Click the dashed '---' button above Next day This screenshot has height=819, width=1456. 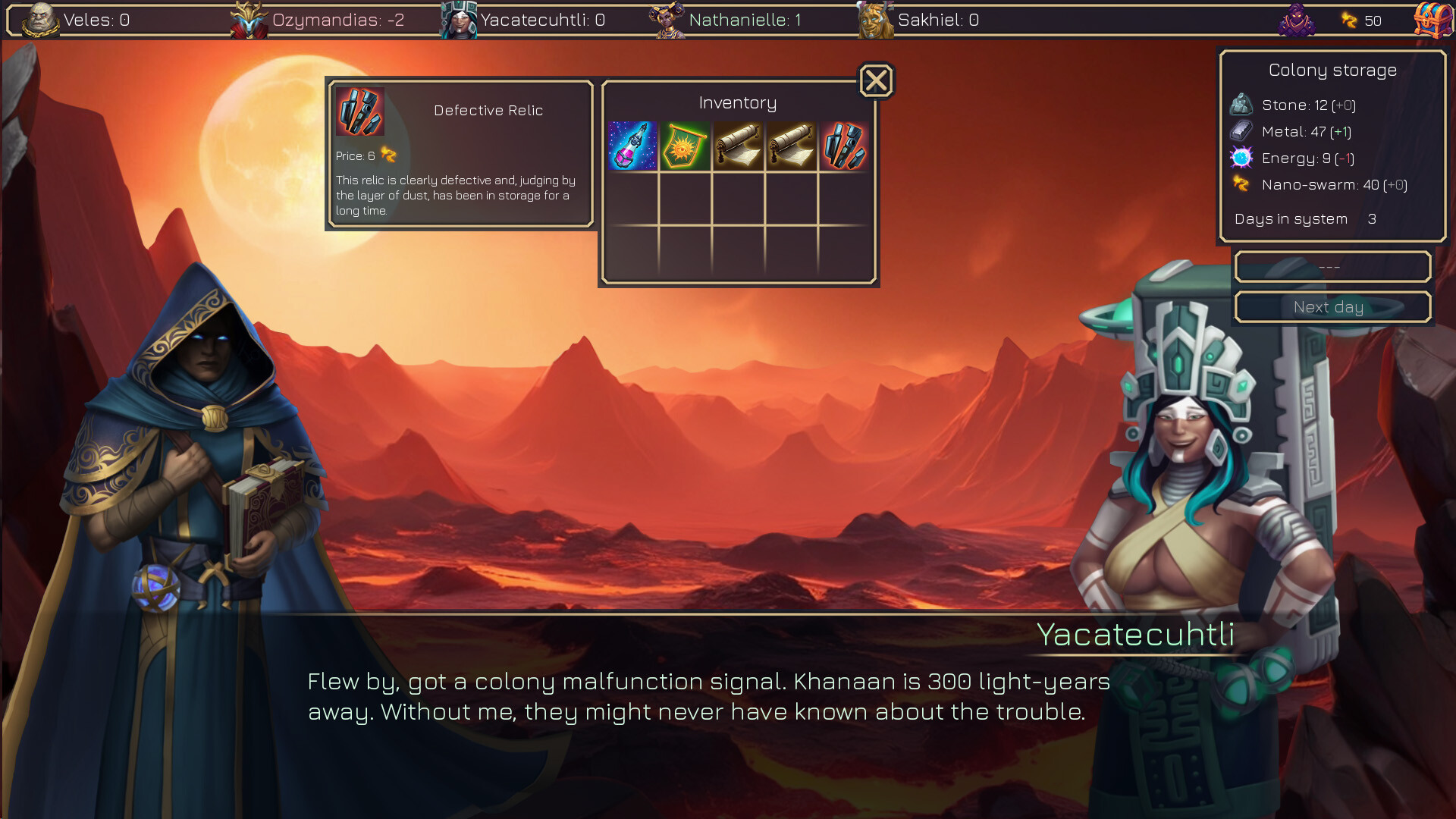[1332, 267]
